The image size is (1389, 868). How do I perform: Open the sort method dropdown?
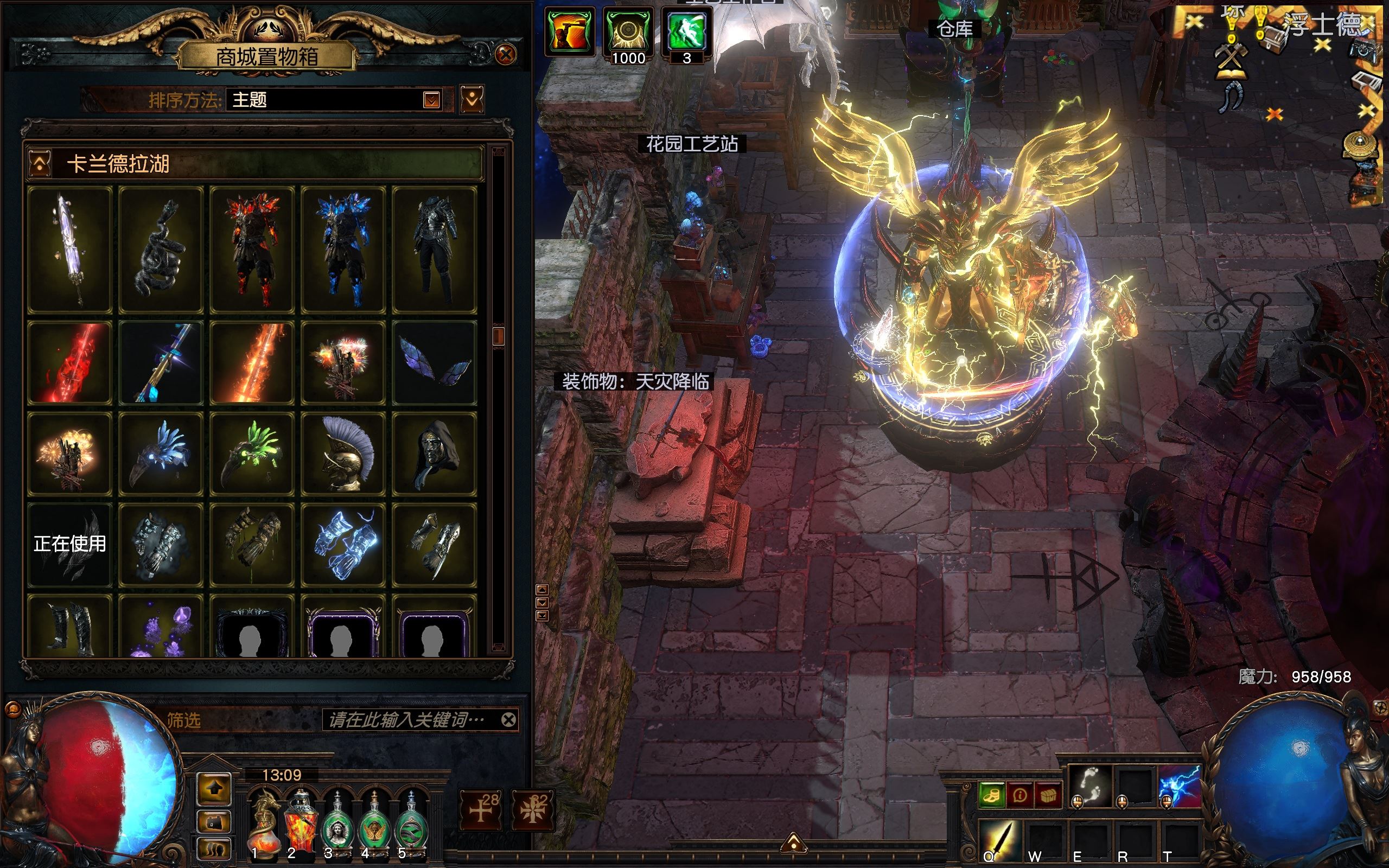coord(431,100)
